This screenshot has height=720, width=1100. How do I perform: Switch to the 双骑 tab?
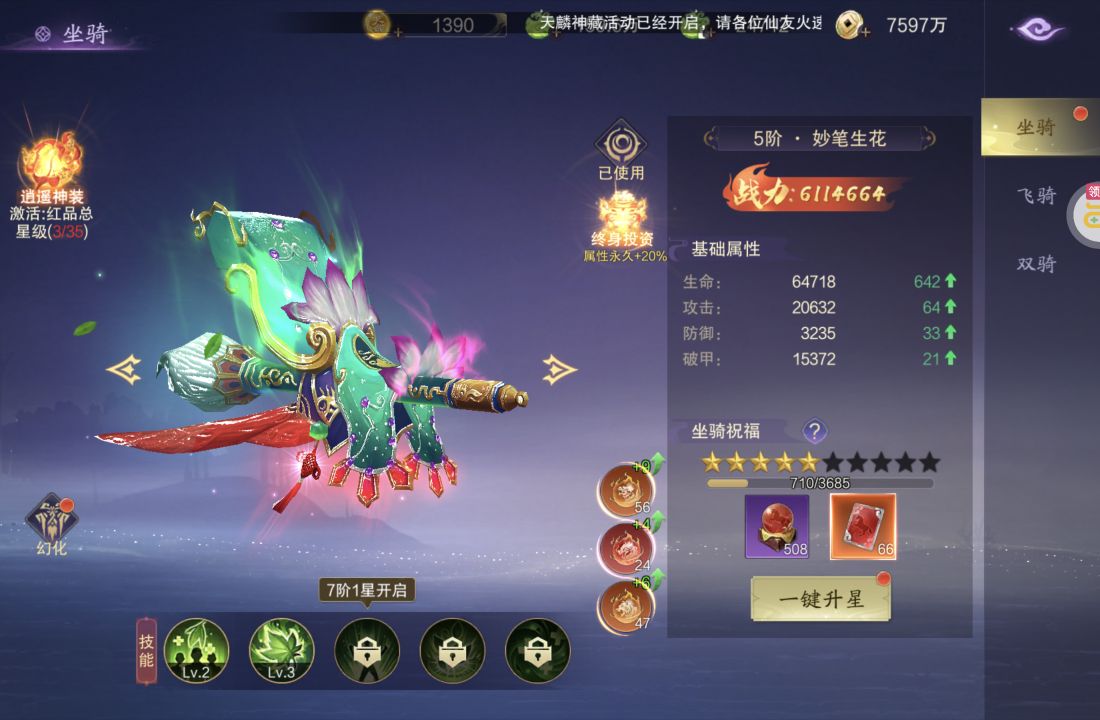click(1036, 264)
